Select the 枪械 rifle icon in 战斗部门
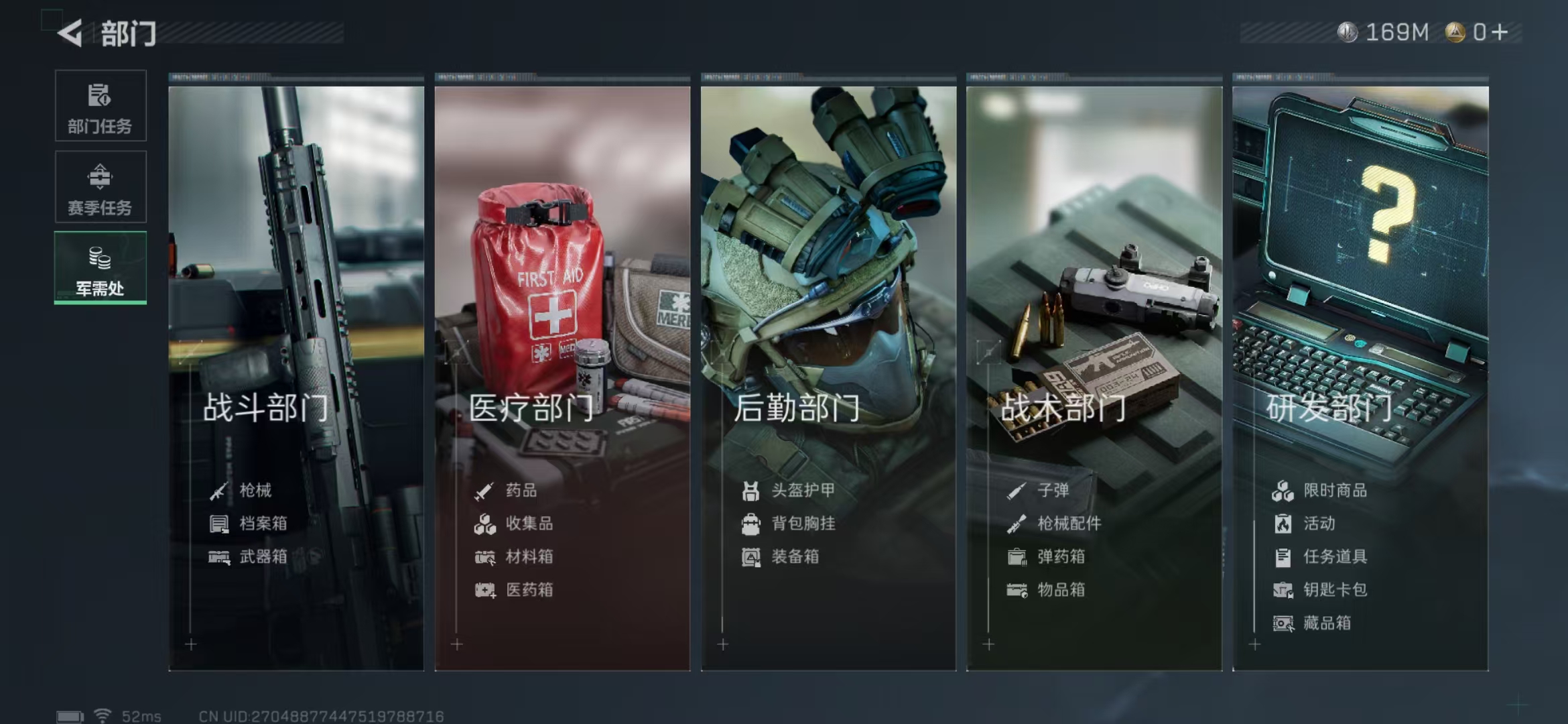1568x724 pixels. click(x=219, y=490)
